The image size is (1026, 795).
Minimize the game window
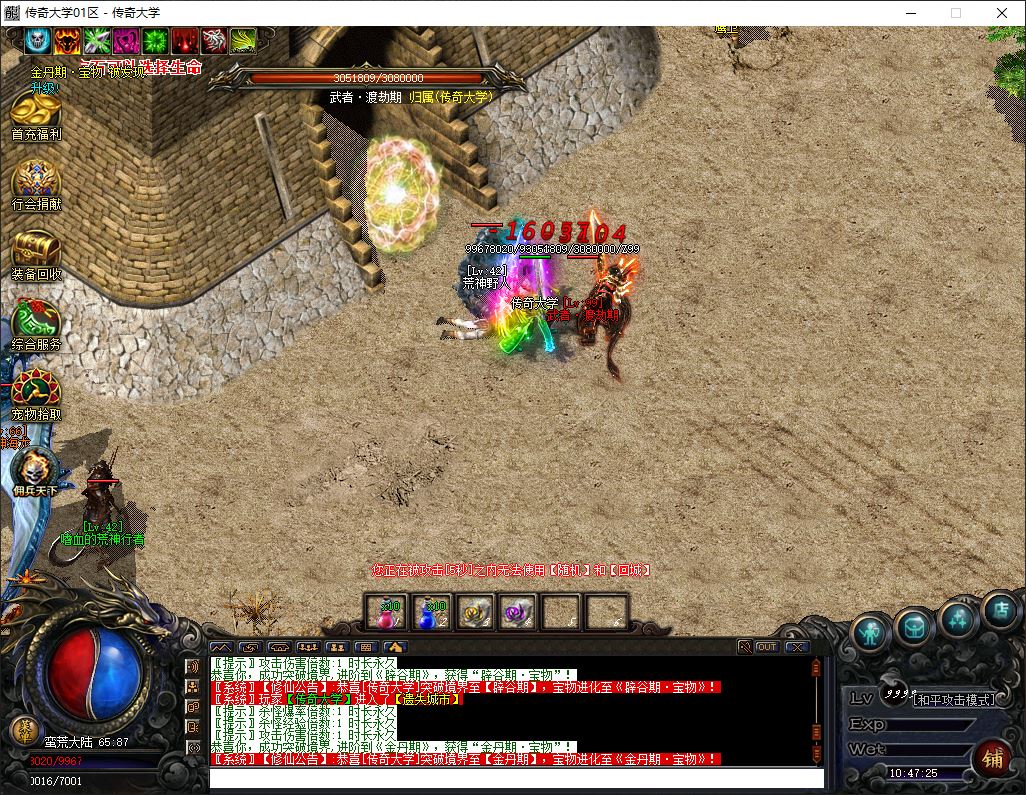tap(910, 13)
